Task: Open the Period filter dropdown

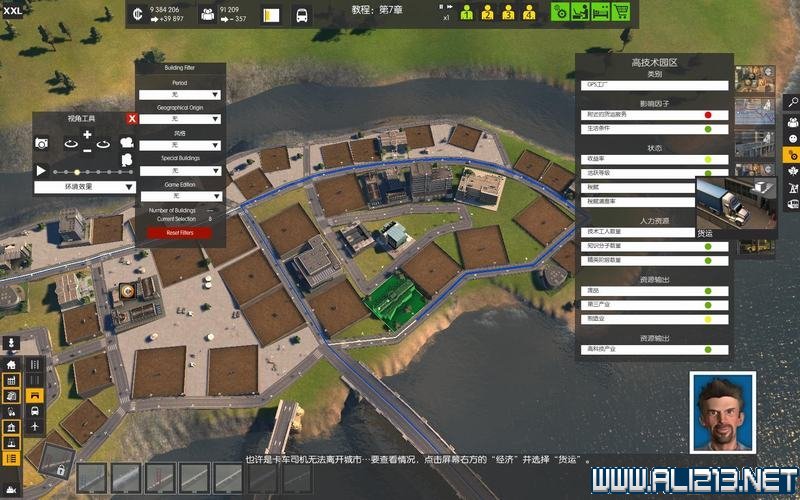Action: [x=180, y=94]
